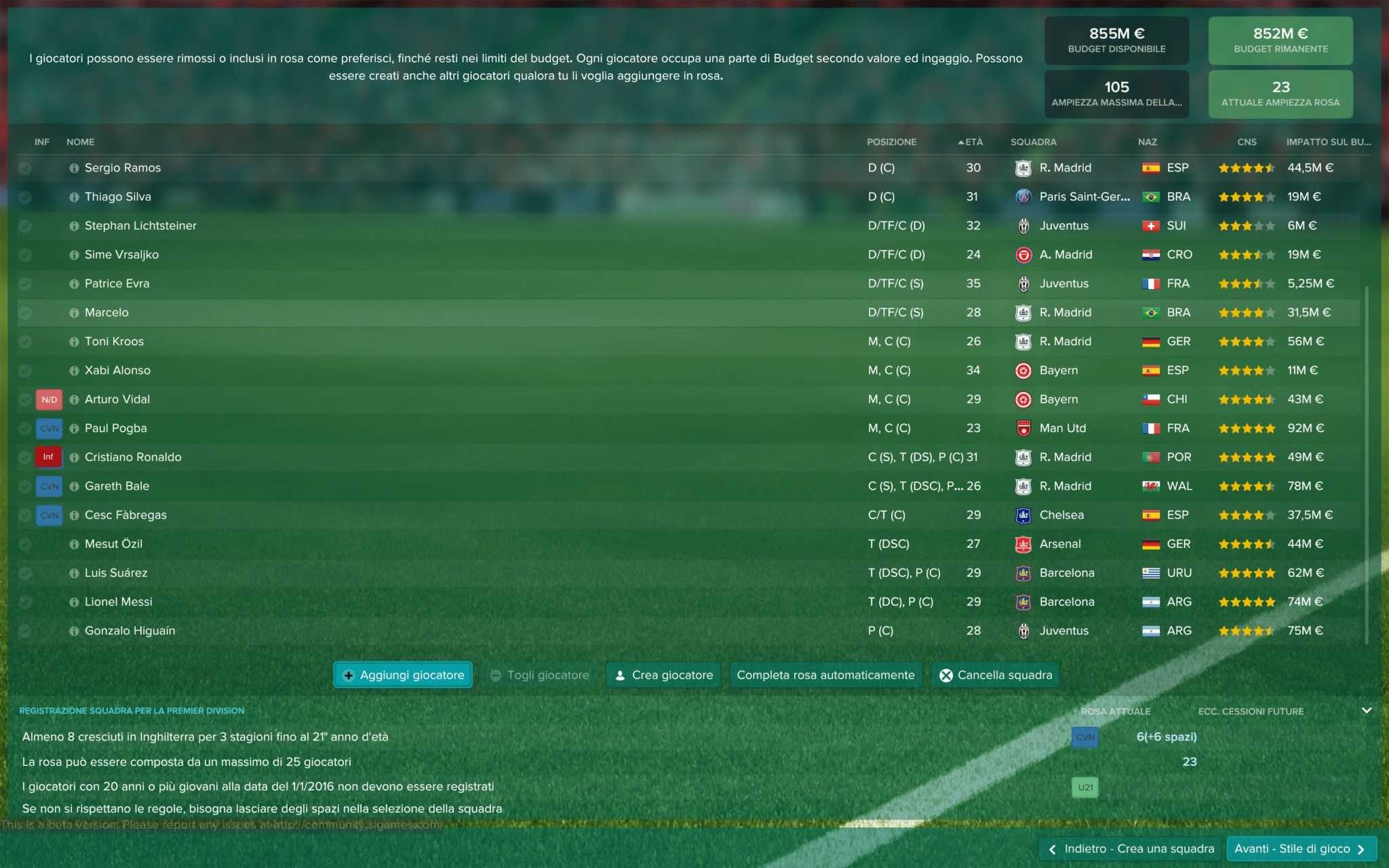This screenshot has height=868, width=1389.
Task: Go back with Indietro - Crea una squadra
Action: tap(1131, 848)
